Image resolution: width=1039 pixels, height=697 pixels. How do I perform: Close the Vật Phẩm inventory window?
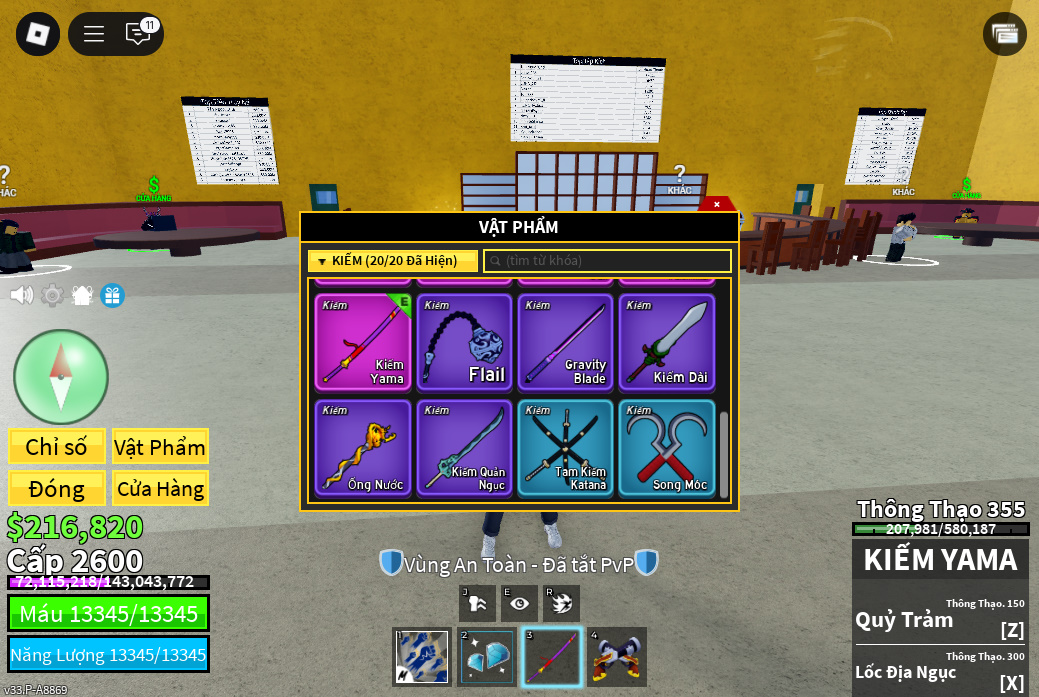click(716, 204)
